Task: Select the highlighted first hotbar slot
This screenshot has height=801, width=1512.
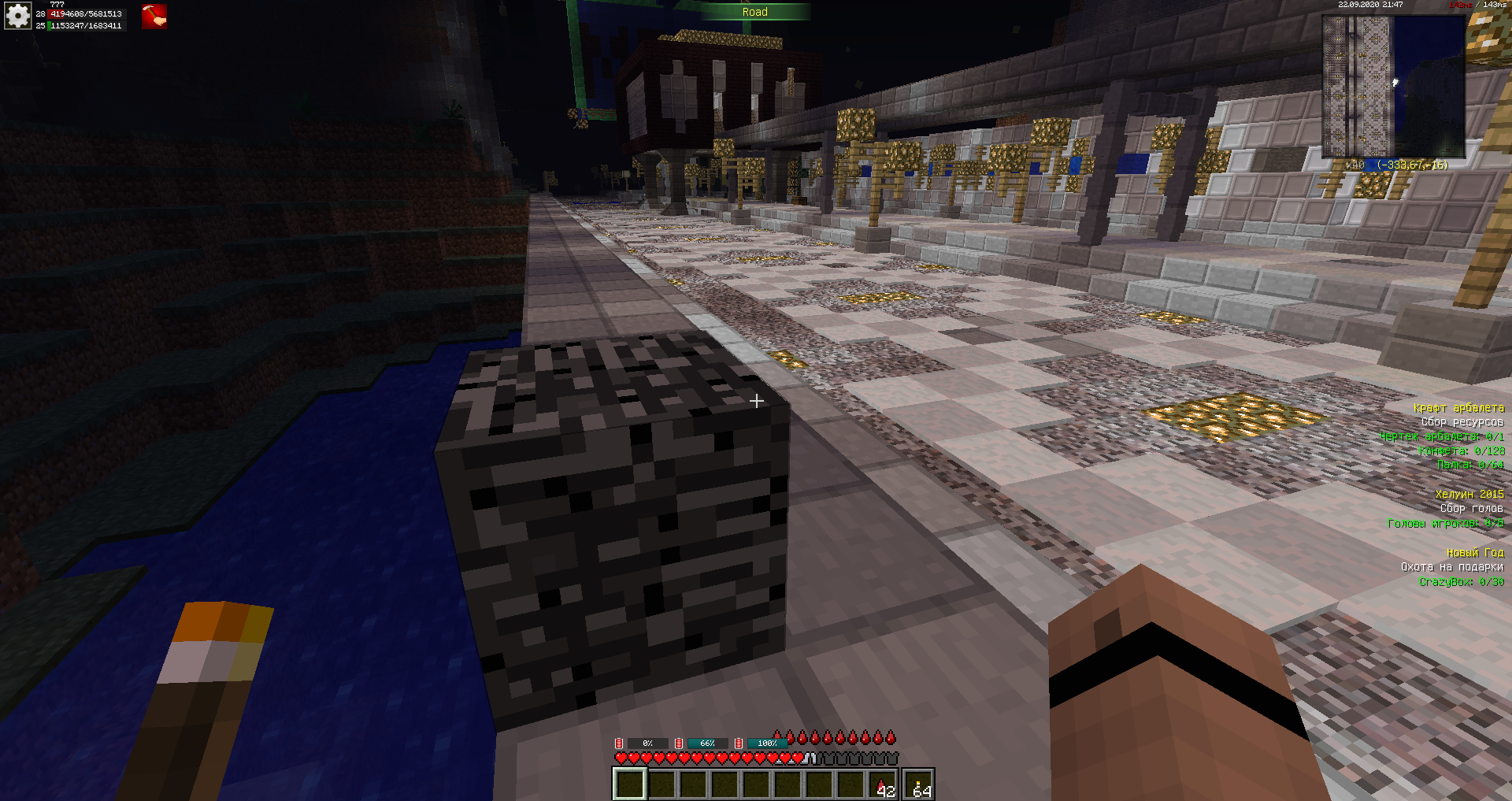Action: [629, 784]
